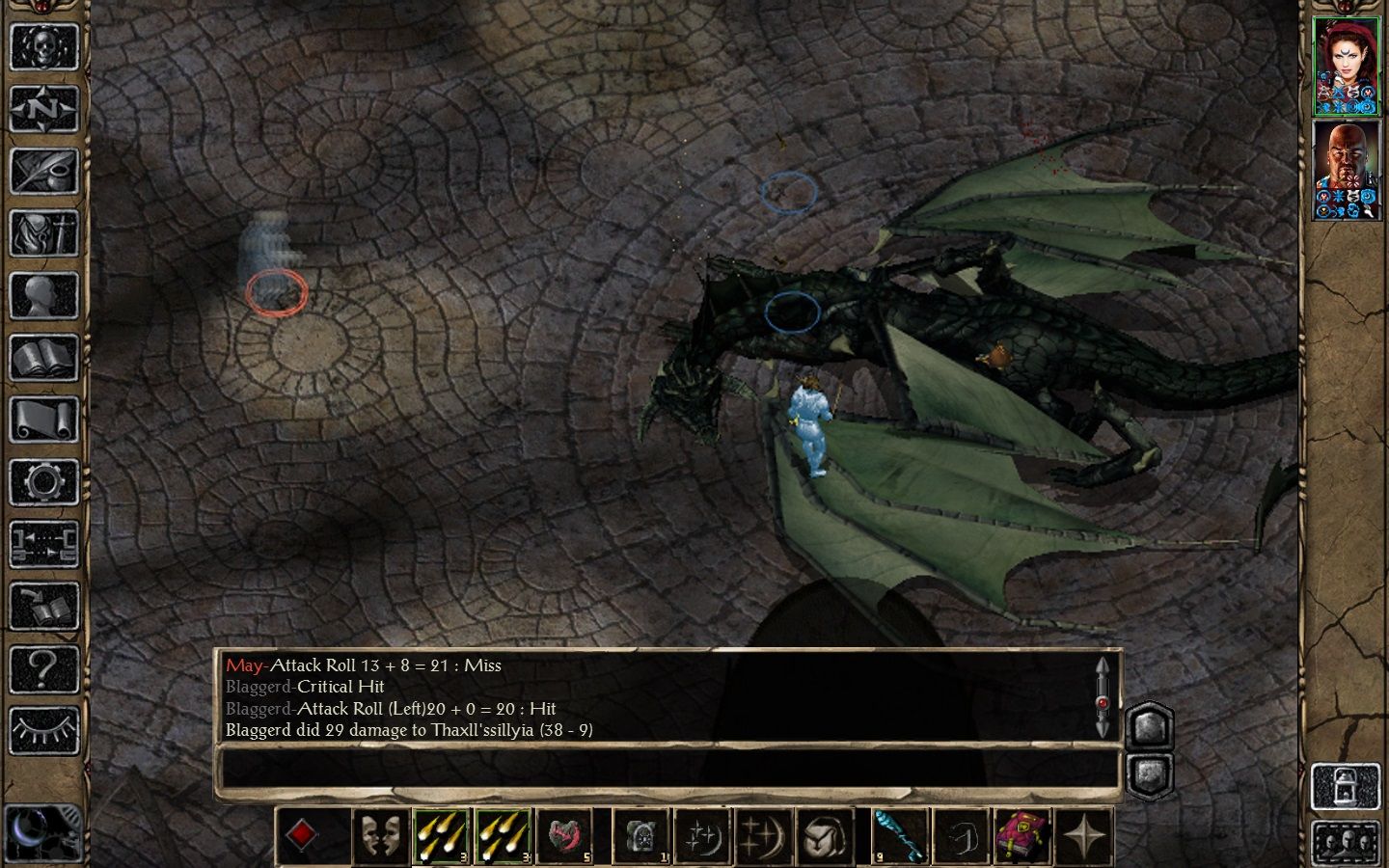Open game options using the gear icon
This screenshot has width=1389, height=868.
44,481
